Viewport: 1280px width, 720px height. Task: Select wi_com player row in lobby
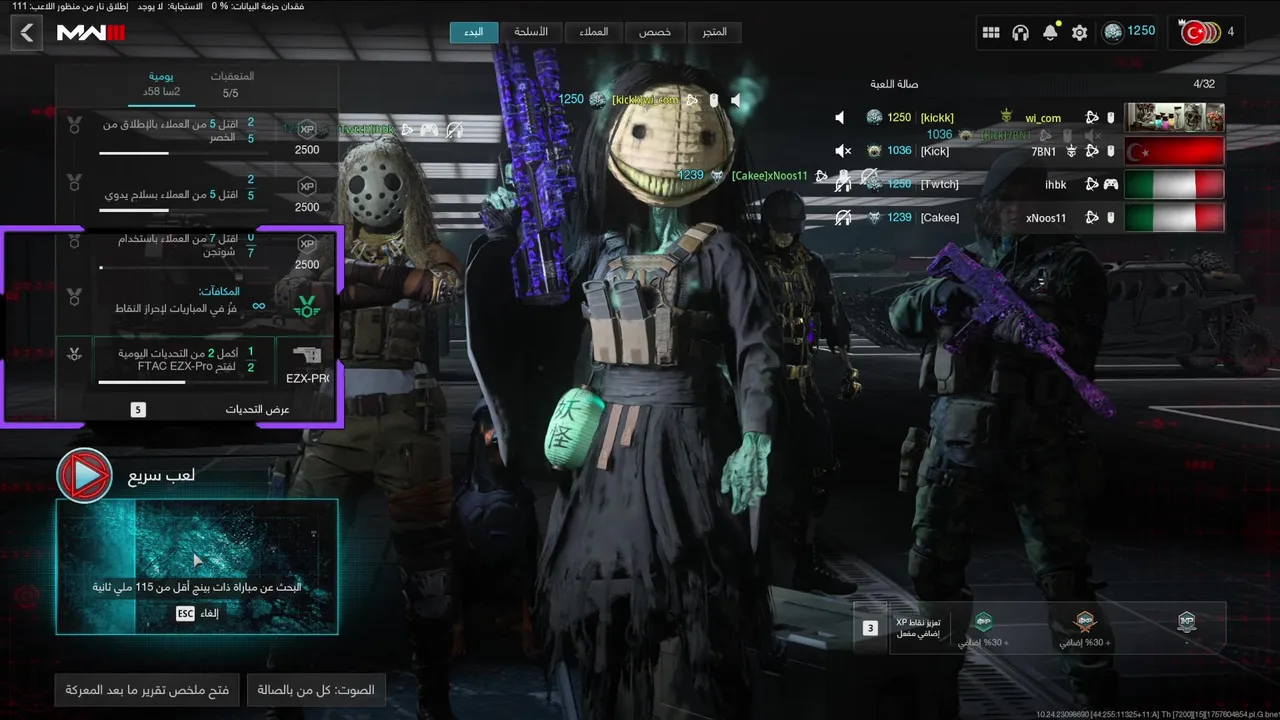click(x=1030, y=118)
